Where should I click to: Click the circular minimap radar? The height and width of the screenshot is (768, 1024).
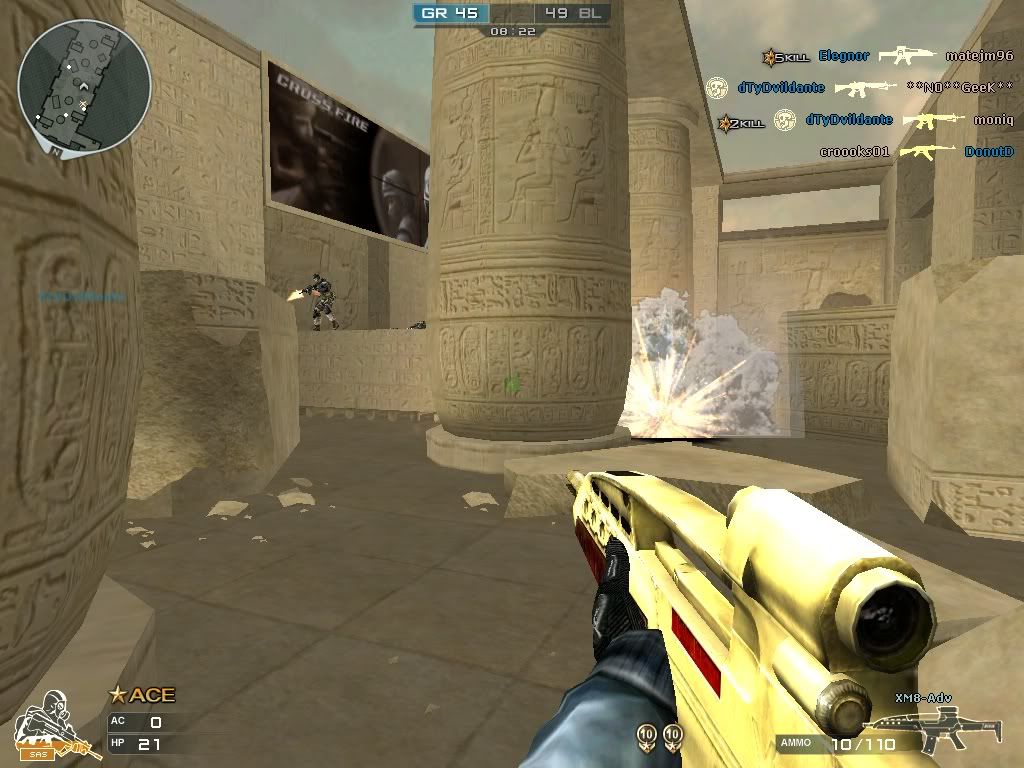point(84,84)
